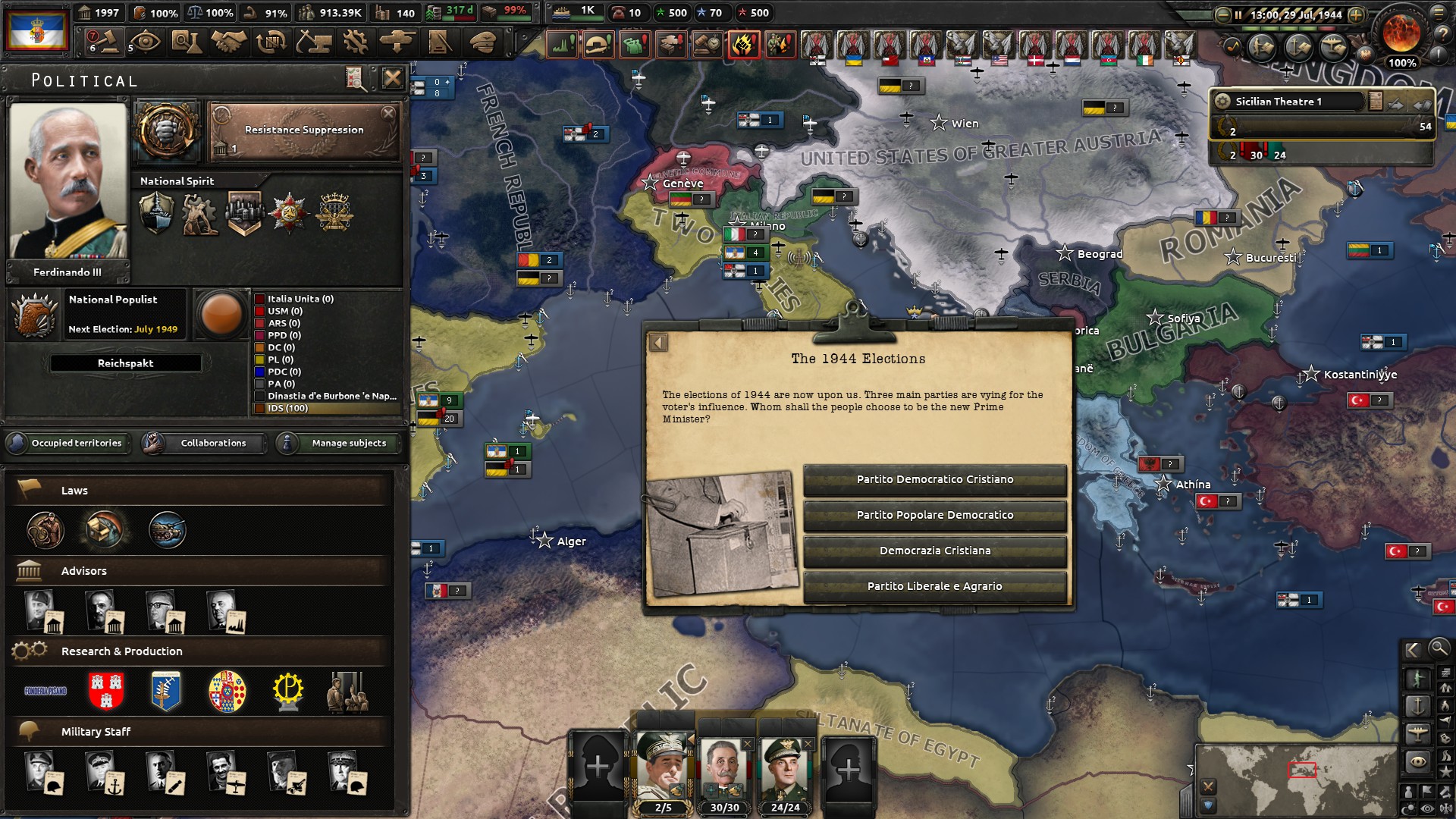
Task: Click the back arrow on the election event
Action: click(658, 343)
